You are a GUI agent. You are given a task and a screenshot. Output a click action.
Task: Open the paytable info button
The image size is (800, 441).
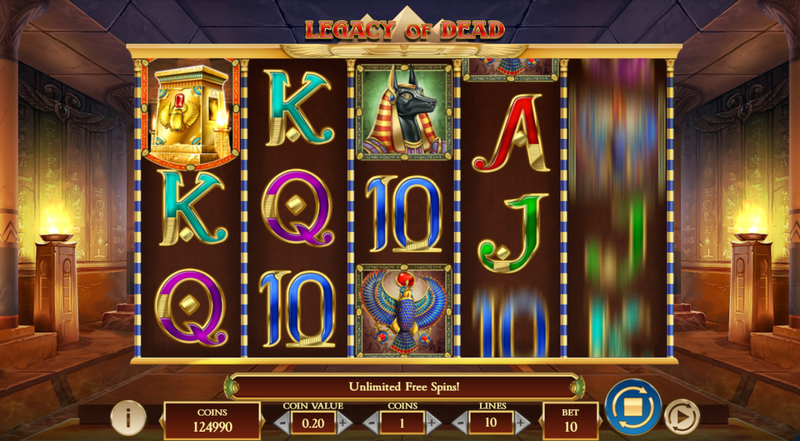pos(128,415)
